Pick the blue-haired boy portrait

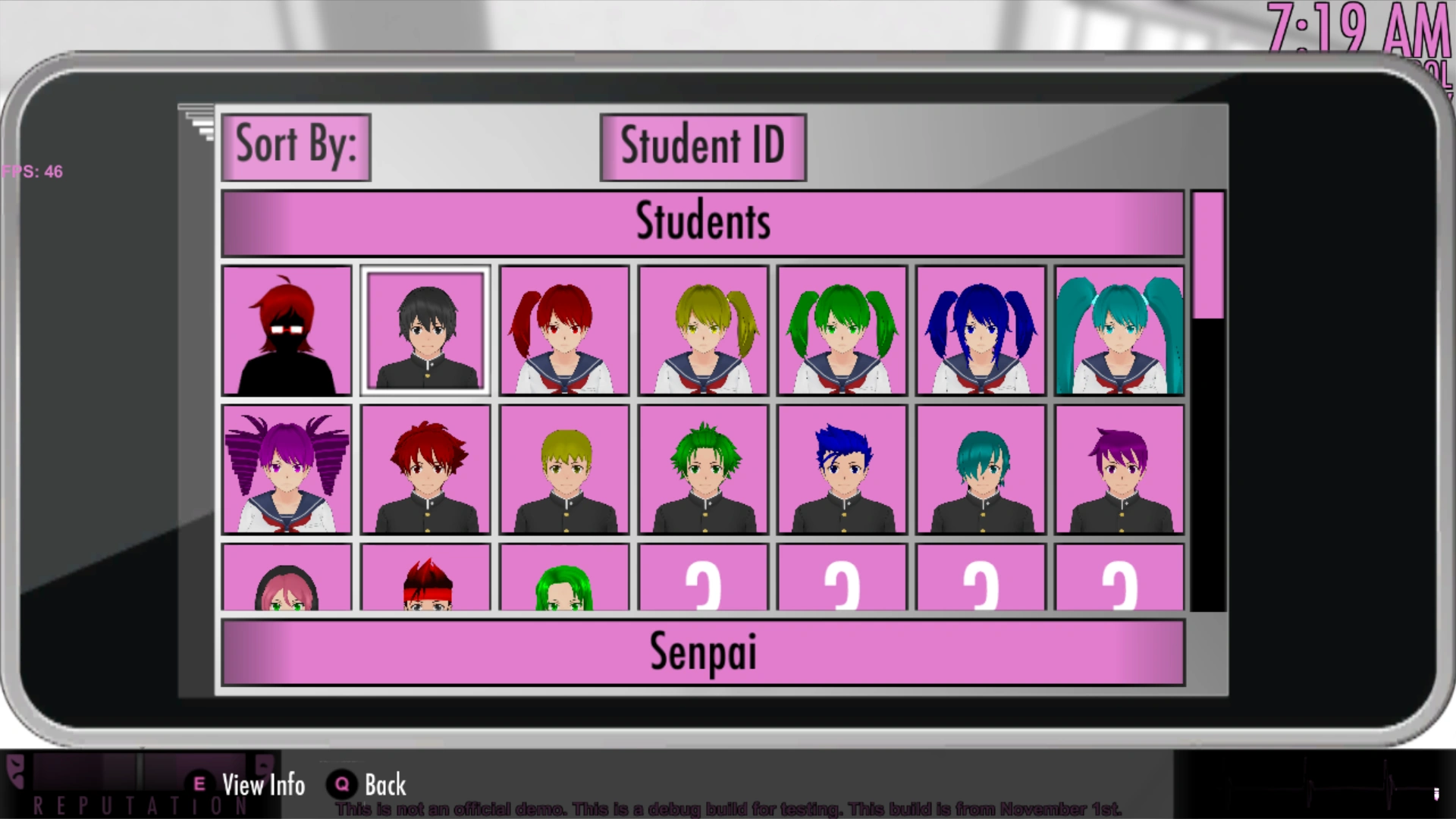(x=842, y=469)
